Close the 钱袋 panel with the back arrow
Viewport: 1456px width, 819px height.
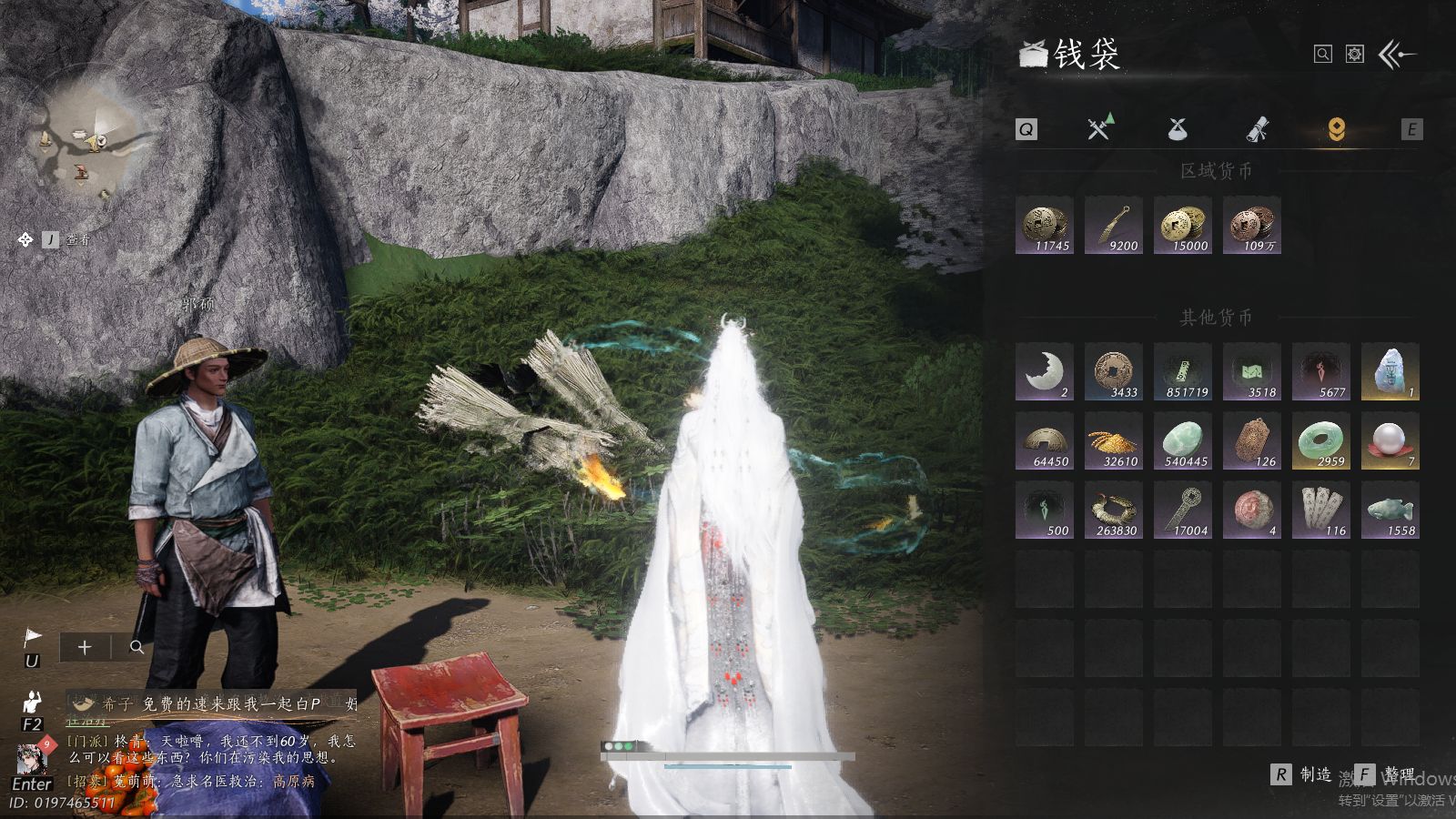pyautogui.click(x=1398, y=55)
